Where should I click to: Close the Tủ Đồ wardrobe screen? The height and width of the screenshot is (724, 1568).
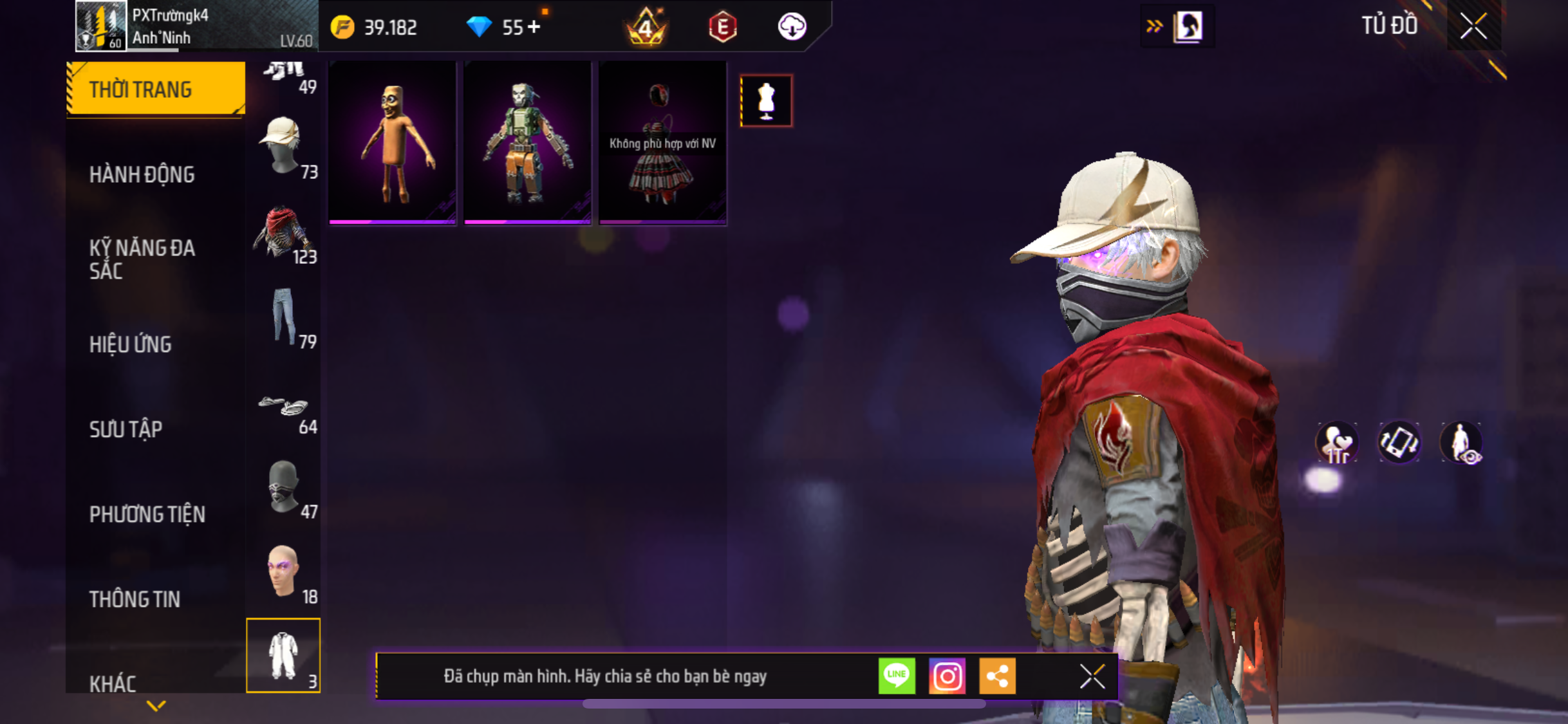[x=1473, y=26]
